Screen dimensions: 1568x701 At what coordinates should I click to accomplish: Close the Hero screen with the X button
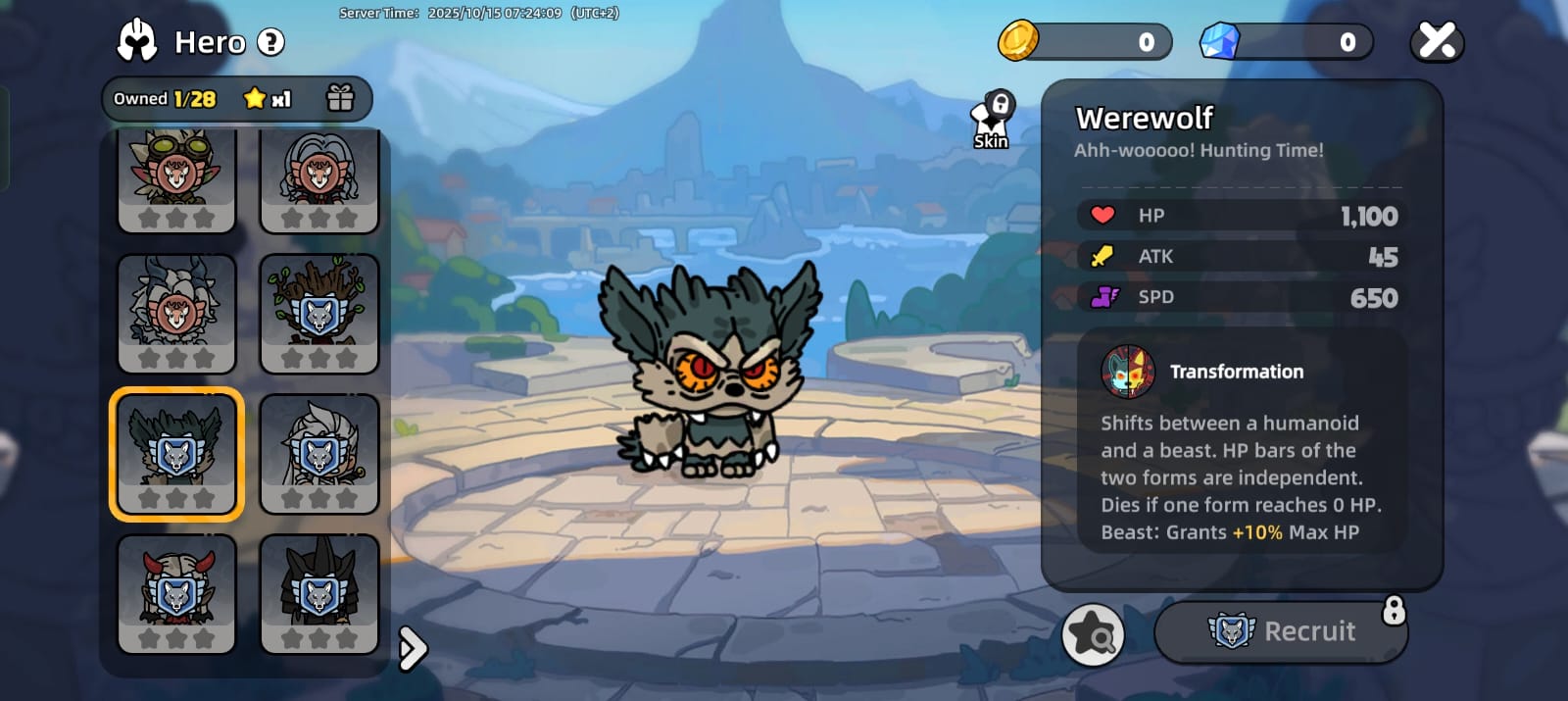tap(1437, 41)
